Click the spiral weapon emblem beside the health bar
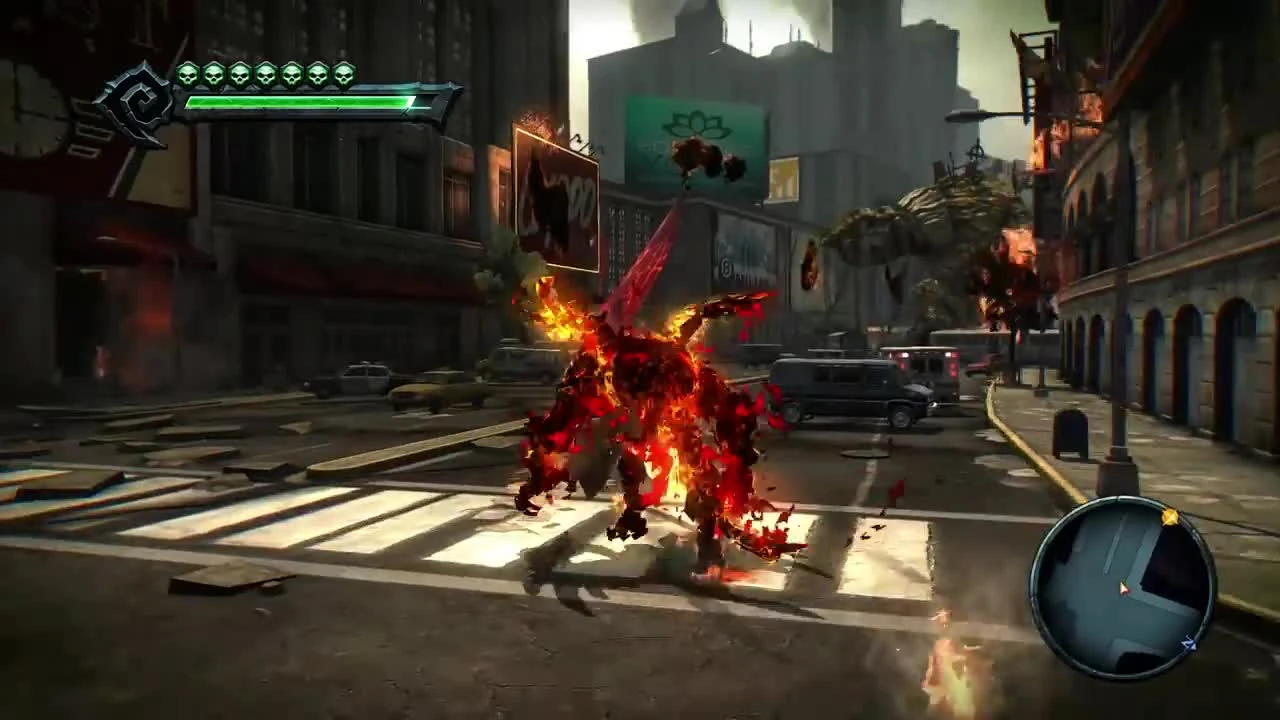The height and width of the screenshot is (720, 1280). 140,95
